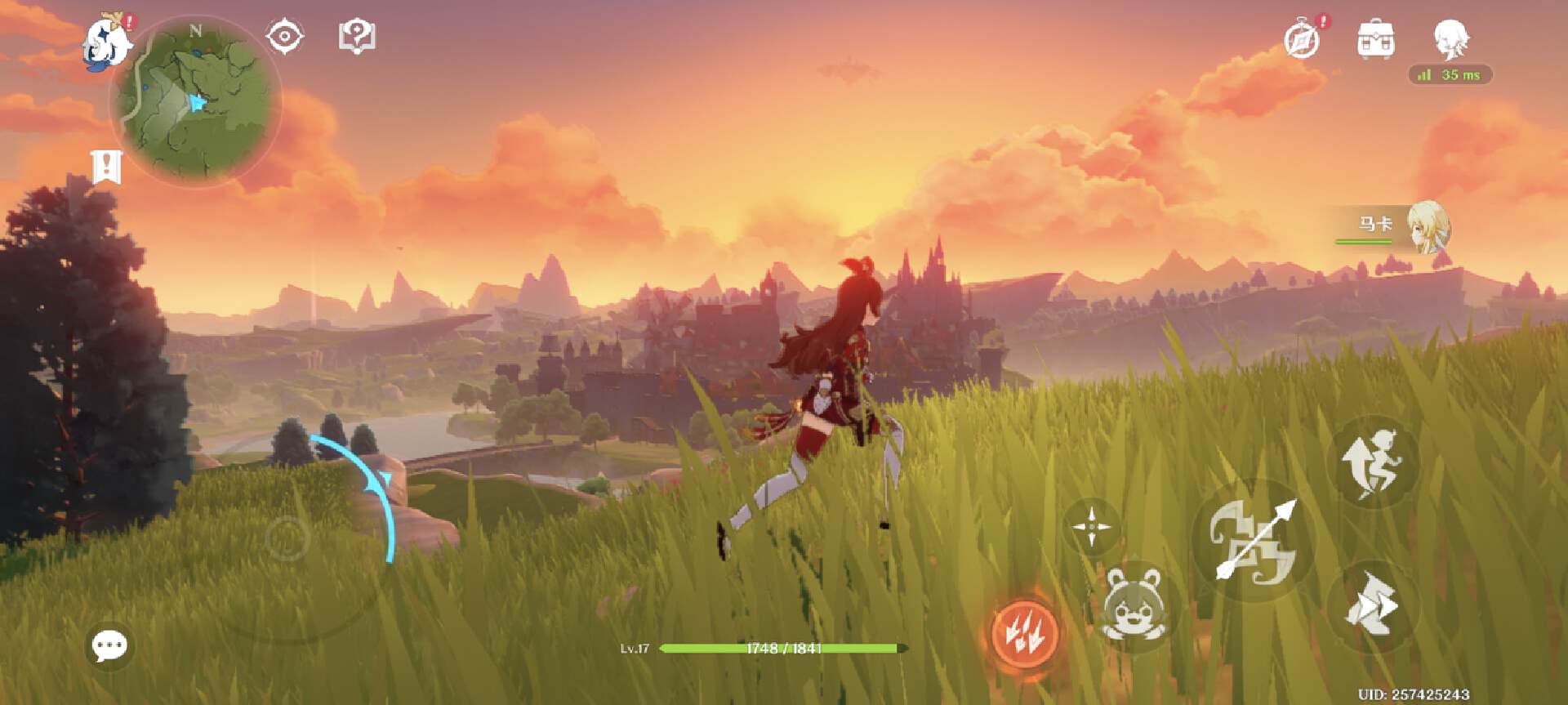Open the circular minimap

[196, 101]
